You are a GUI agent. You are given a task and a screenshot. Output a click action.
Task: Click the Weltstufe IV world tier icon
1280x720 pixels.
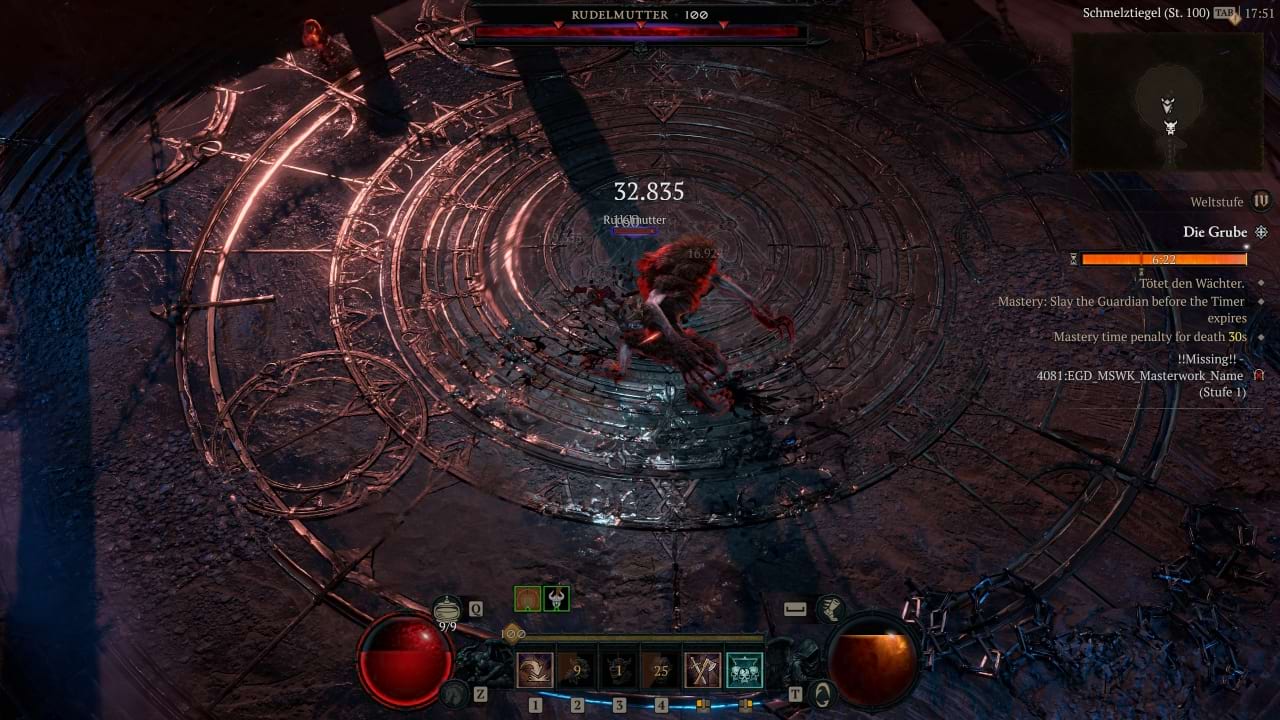pyautogui.click(x=1261, y=201)
